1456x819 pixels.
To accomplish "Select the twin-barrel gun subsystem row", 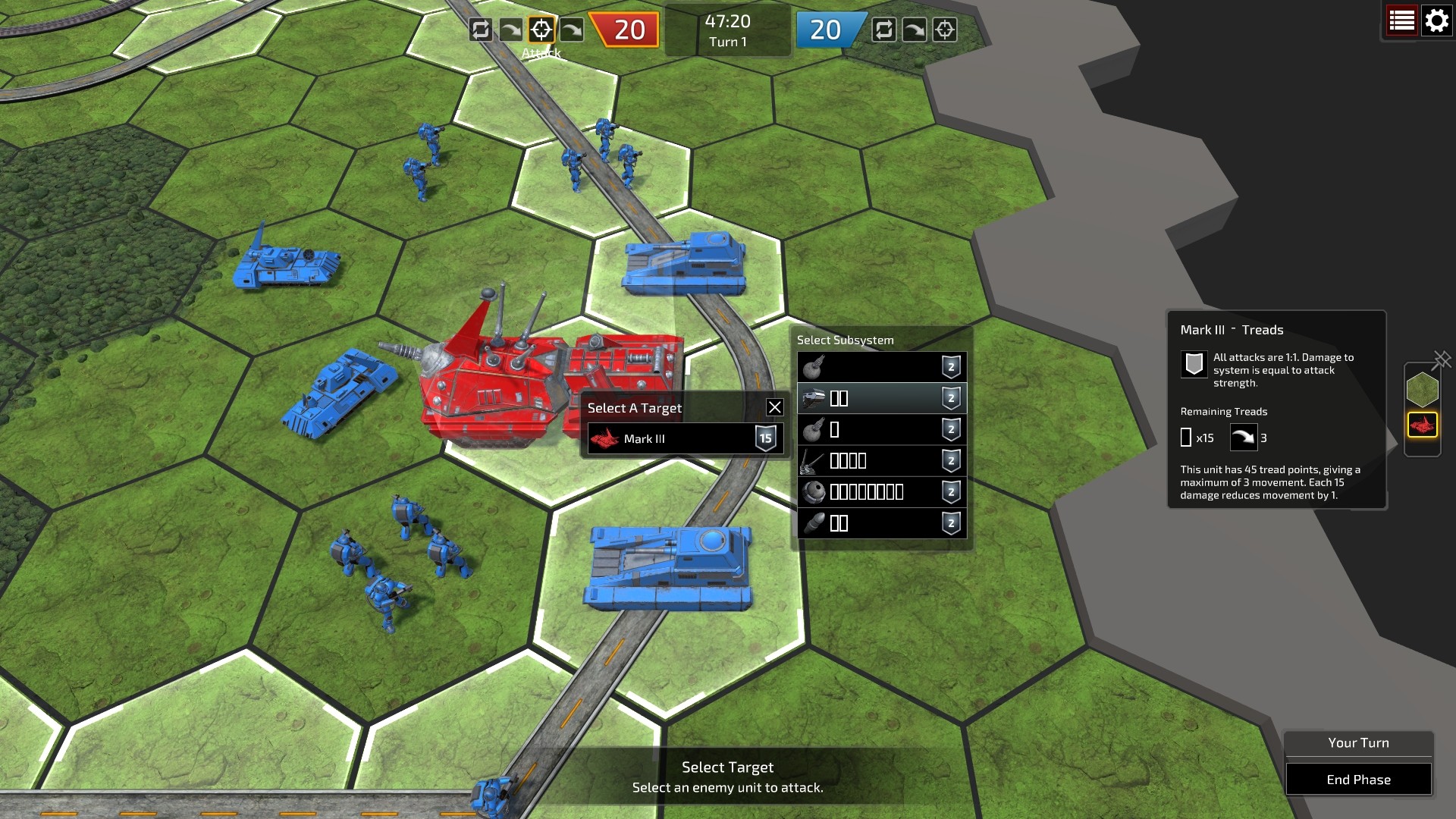I will coord(881,460).
